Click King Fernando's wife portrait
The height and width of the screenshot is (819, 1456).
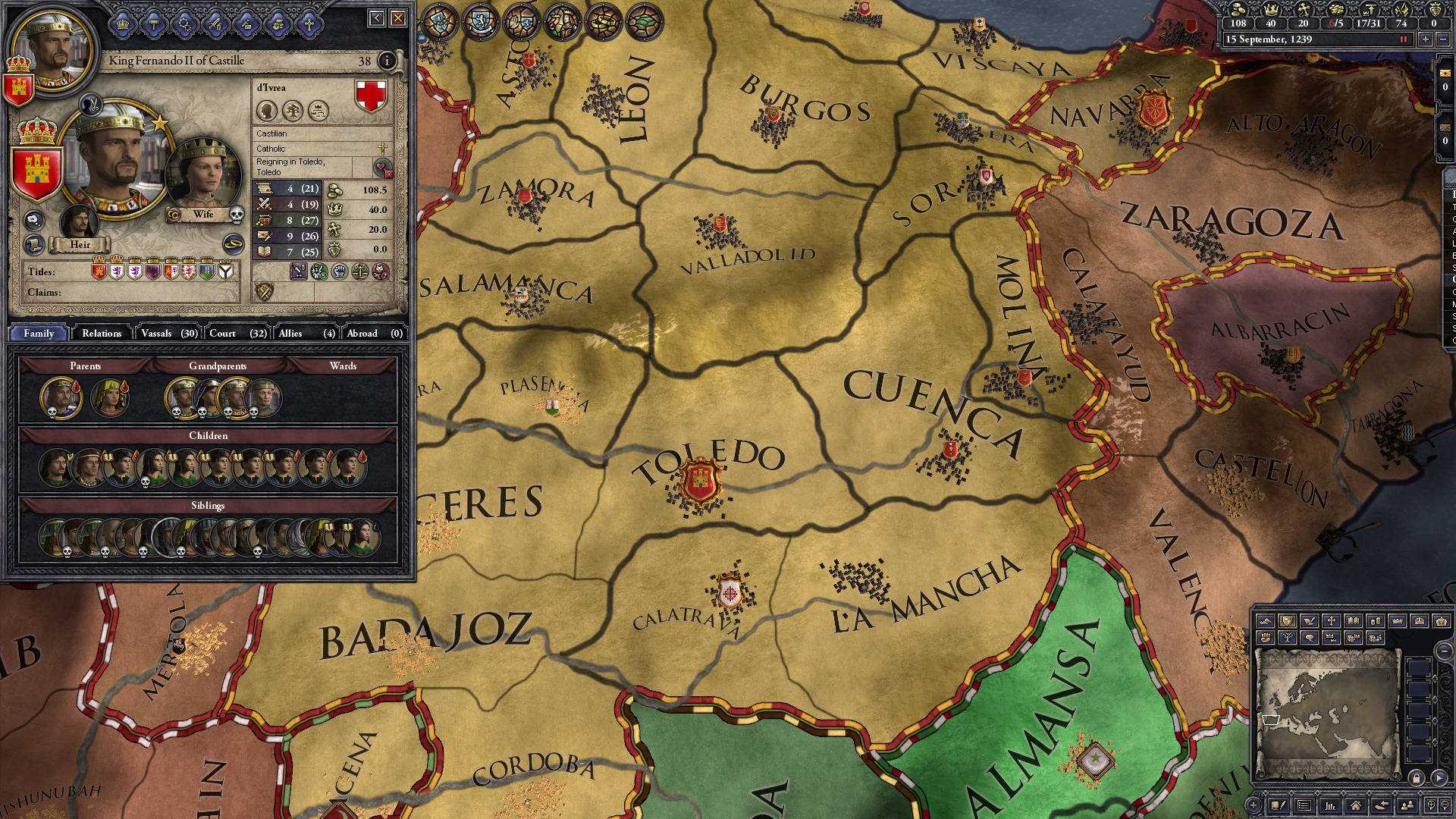click(x=203, y=173)
